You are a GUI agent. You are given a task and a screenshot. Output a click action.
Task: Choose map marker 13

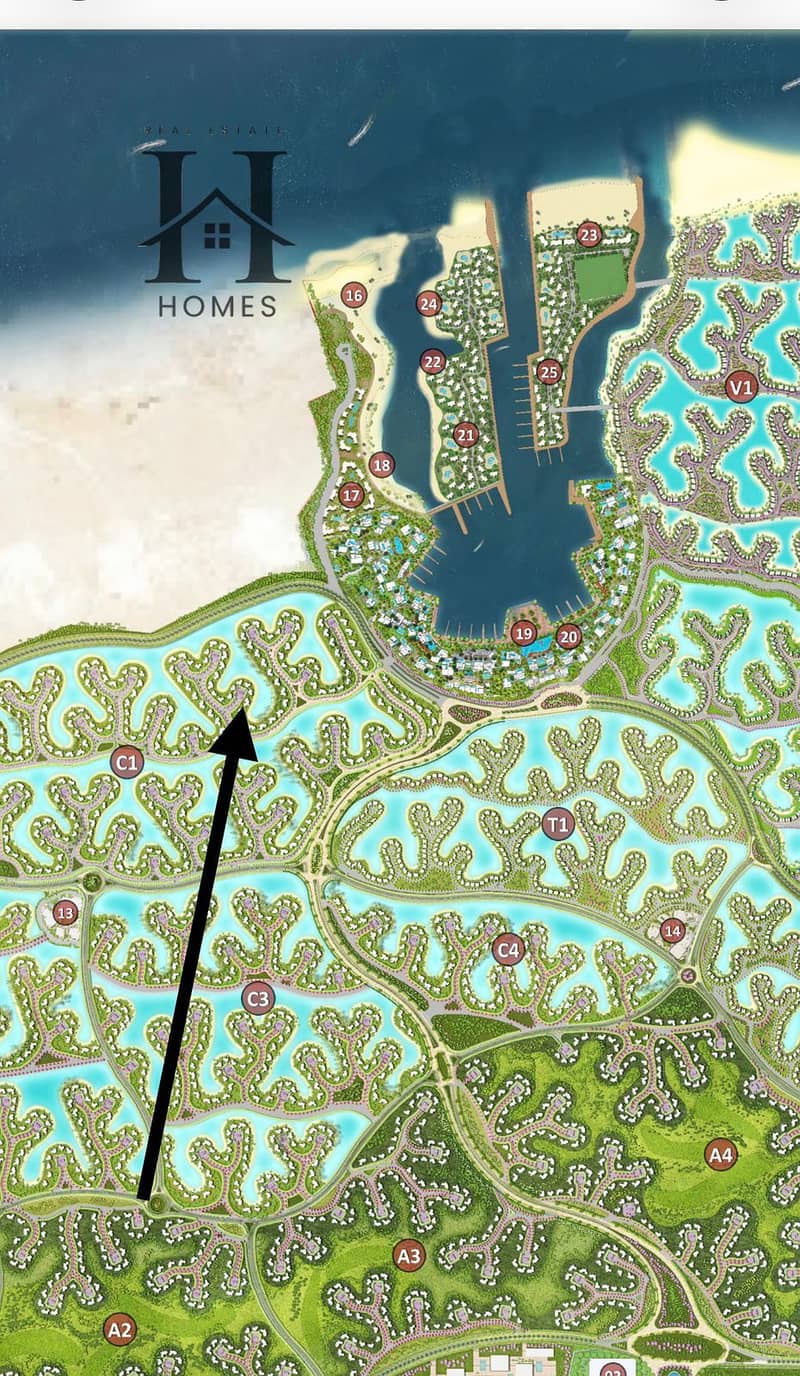[66, 913]
